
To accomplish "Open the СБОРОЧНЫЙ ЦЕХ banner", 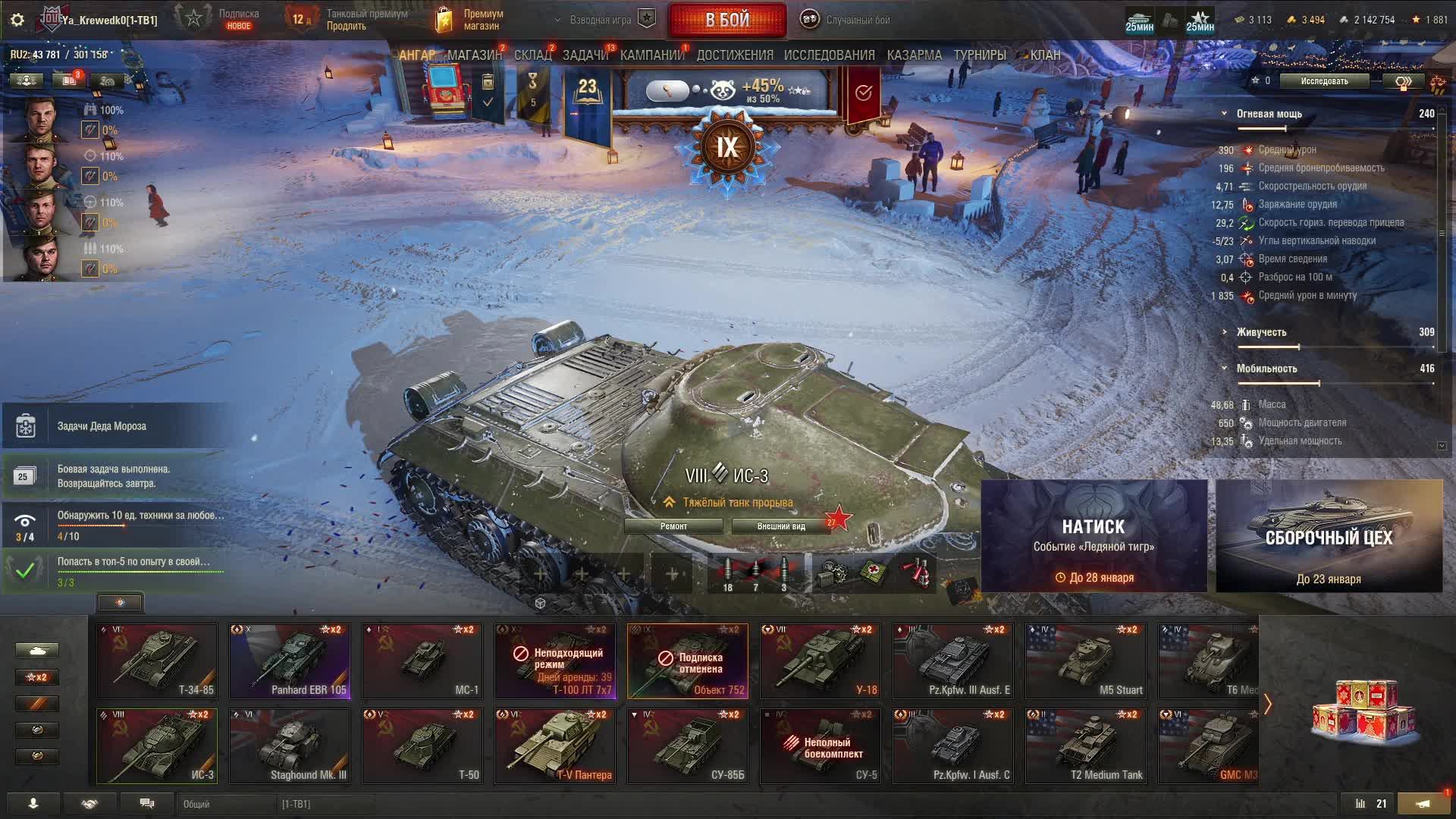I will 1329,536.
